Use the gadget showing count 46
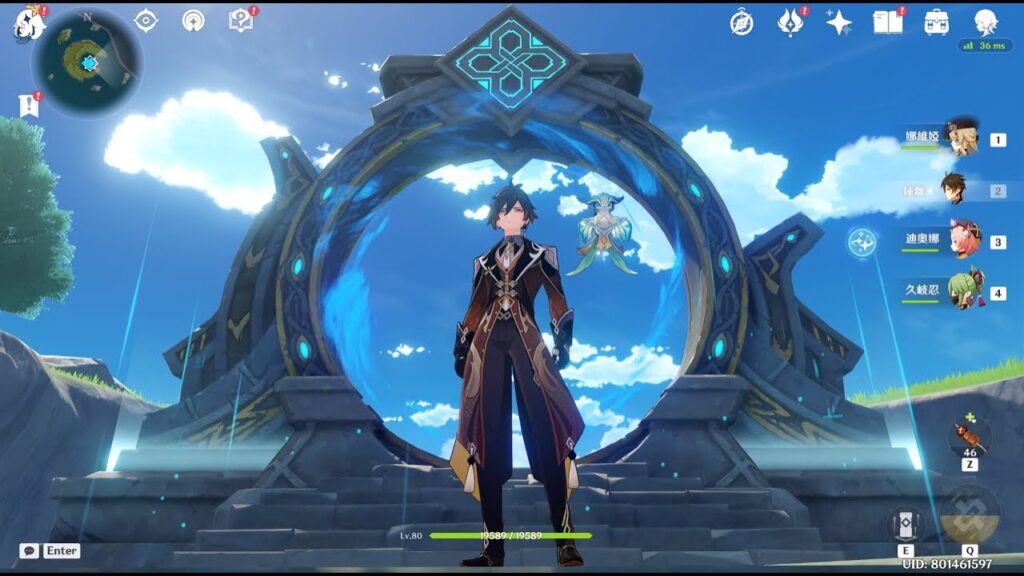Viewport: 1024px width, 576px height. point(970,436)
